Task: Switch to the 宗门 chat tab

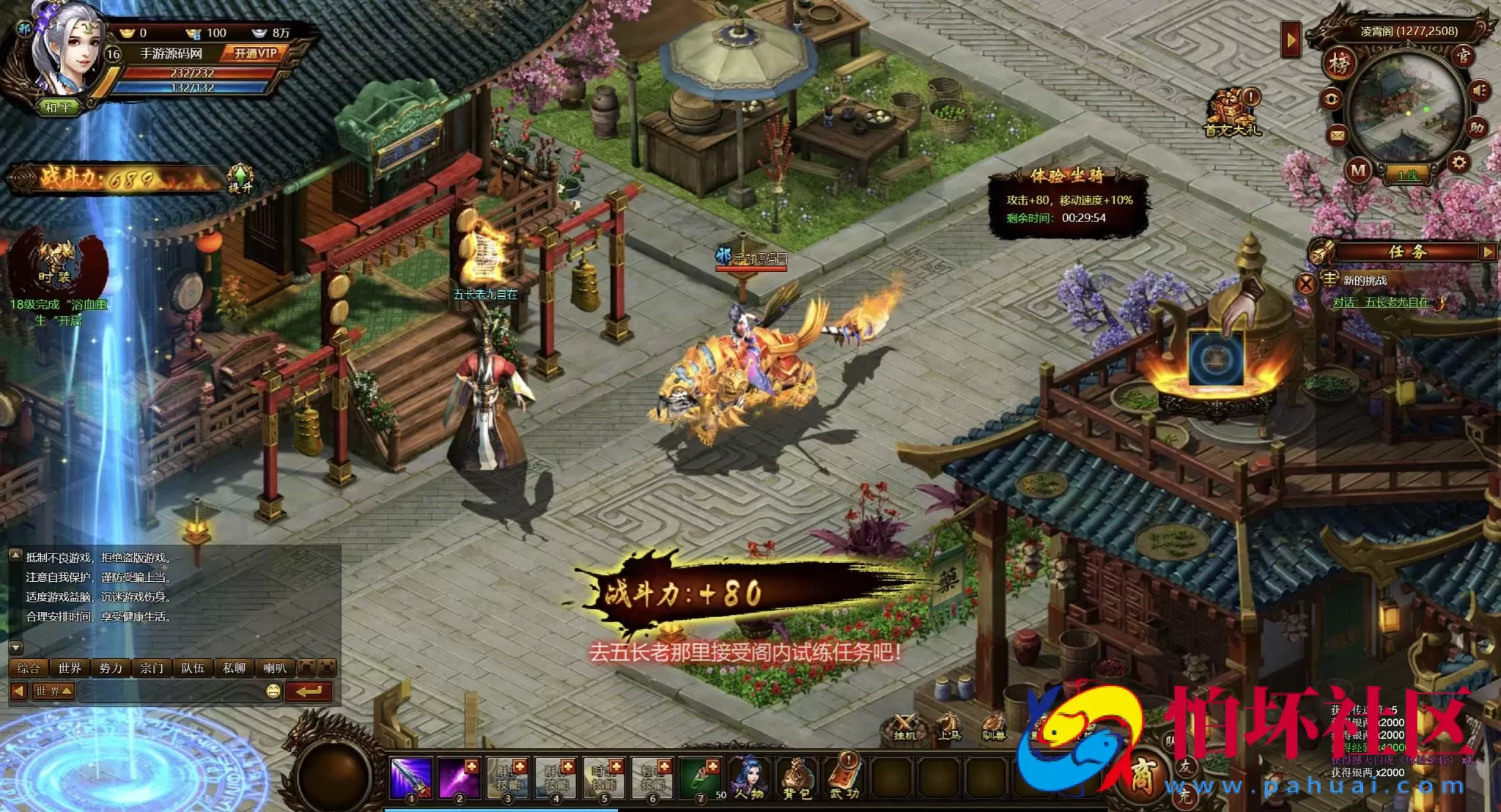Action: 151,668
